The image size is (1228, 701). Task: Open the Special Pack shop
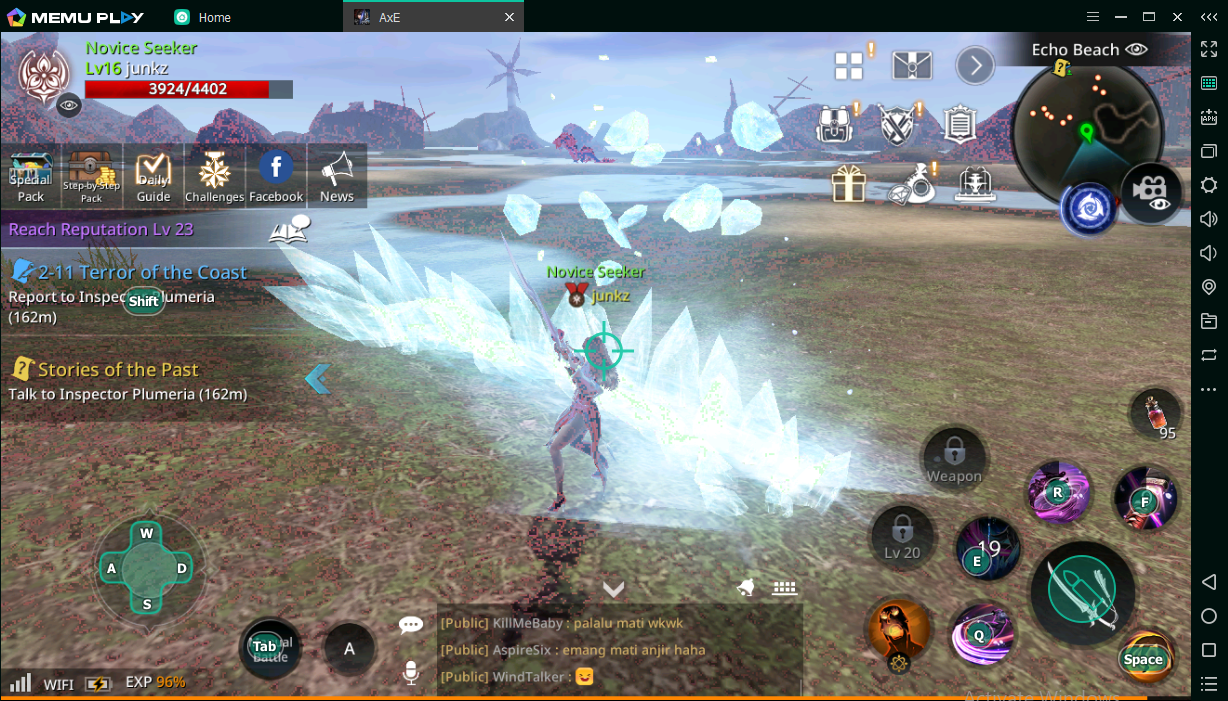(x=31, y=176)
